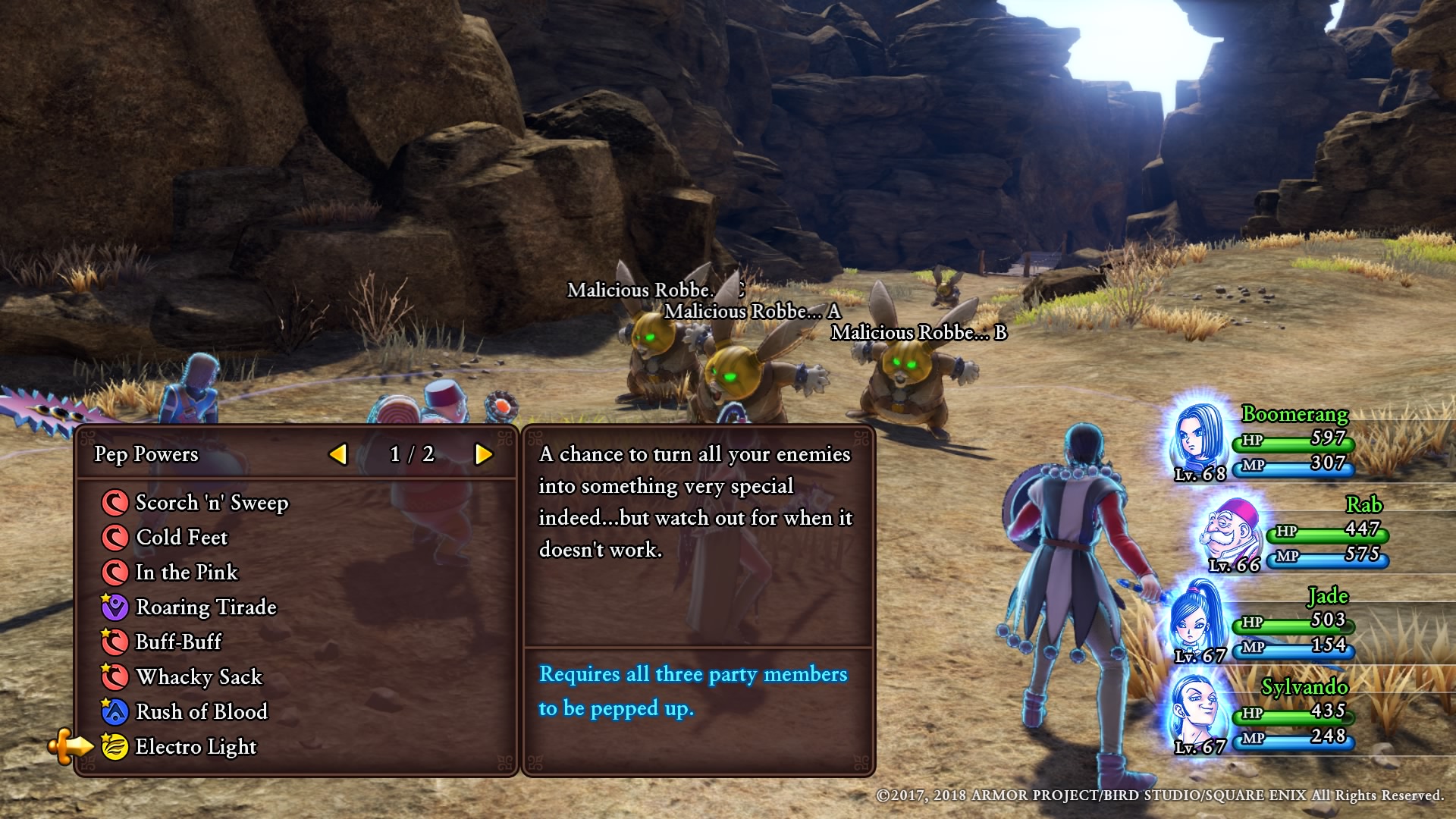Target Malicious Robber A name label
Viewport: 1456px width, 819px height.
coord(752,312)
